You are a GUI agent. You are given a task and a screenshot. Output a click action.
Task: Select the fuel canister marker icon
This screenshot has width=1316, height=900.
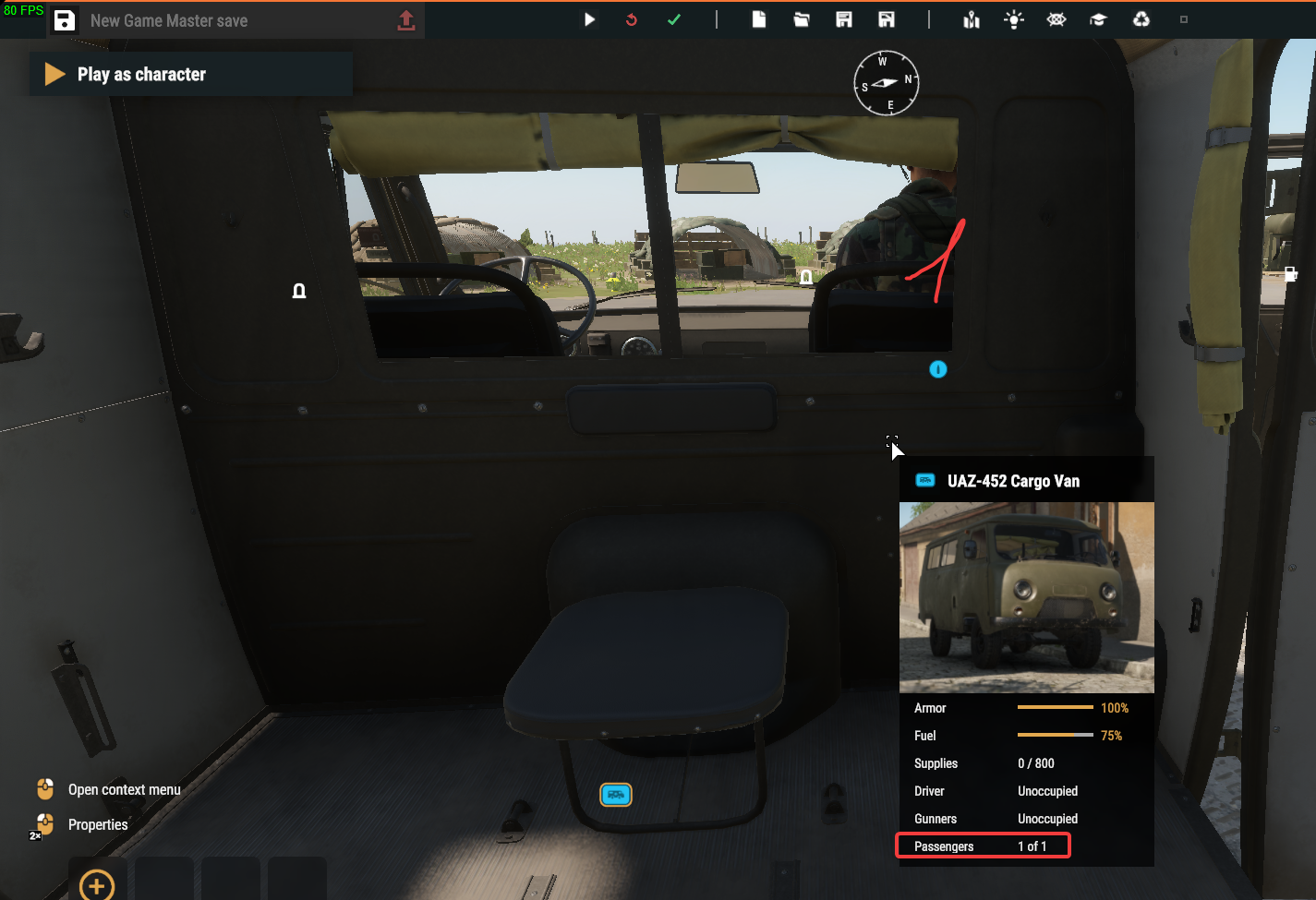(x=1290, y=274)
